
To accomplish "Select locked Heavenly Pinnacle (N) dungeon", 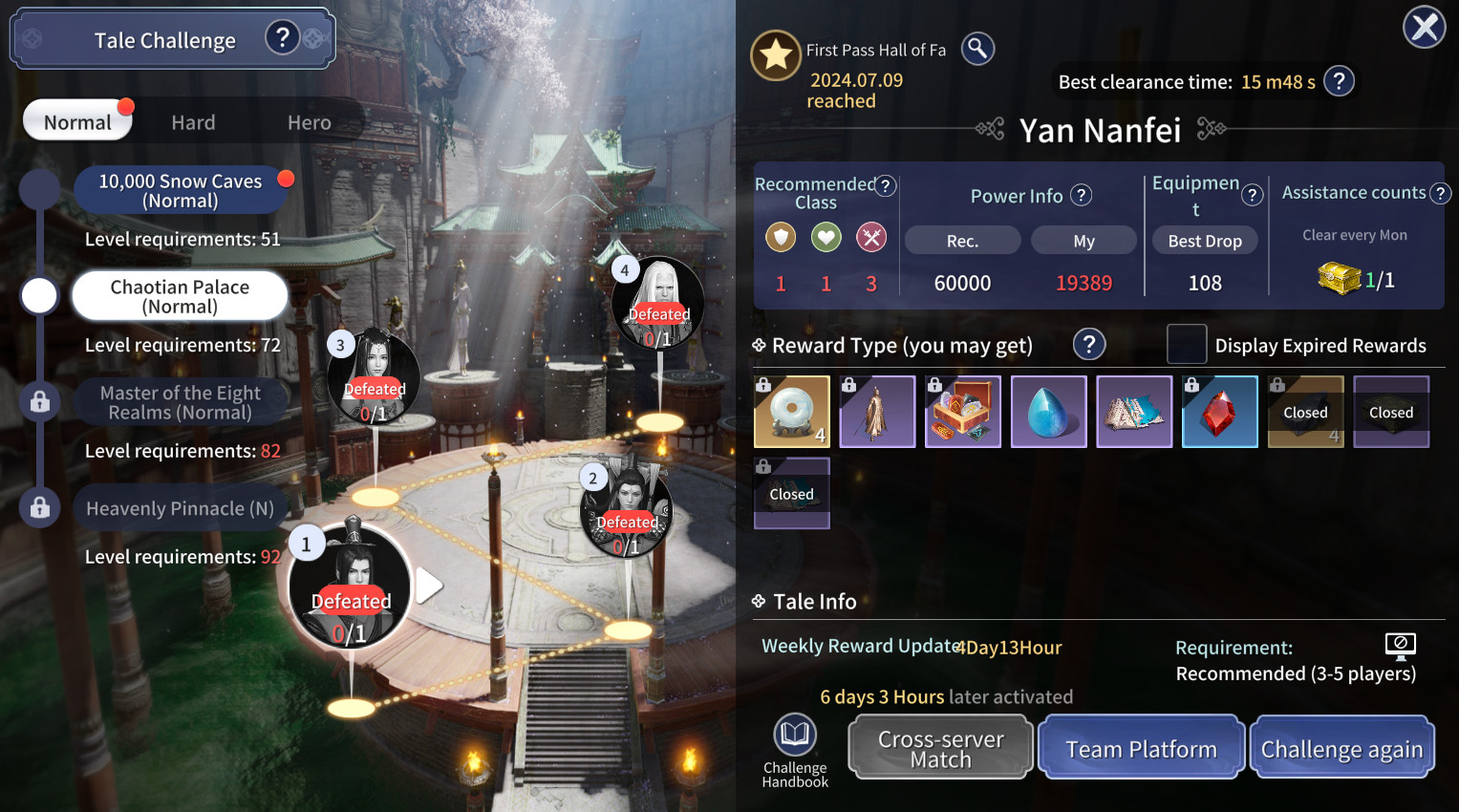I will 180,508.
